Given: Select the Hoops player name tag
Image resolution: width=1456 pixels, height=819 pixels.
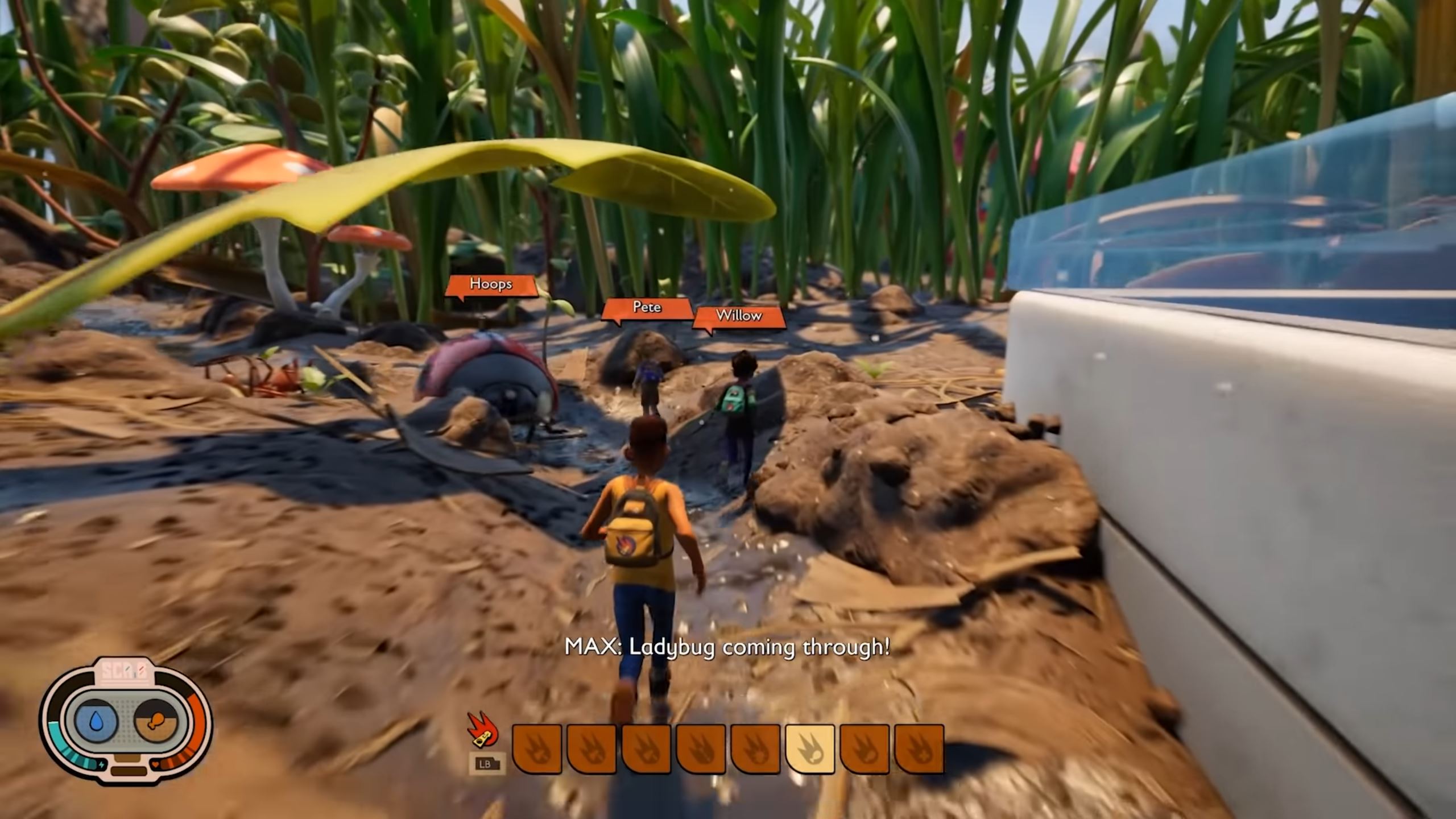Looking at the screenshot, I should coord(491,284).
